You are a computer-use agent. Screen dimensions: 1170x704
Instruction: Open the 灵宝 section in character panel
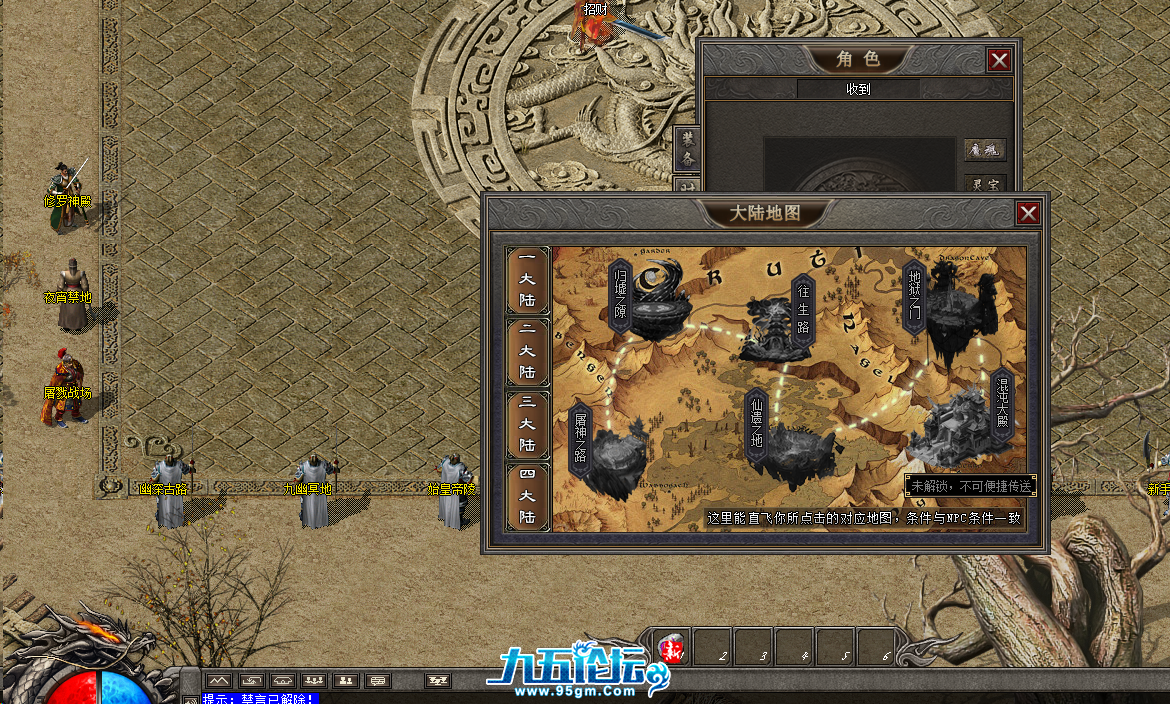tap(984, 185)
